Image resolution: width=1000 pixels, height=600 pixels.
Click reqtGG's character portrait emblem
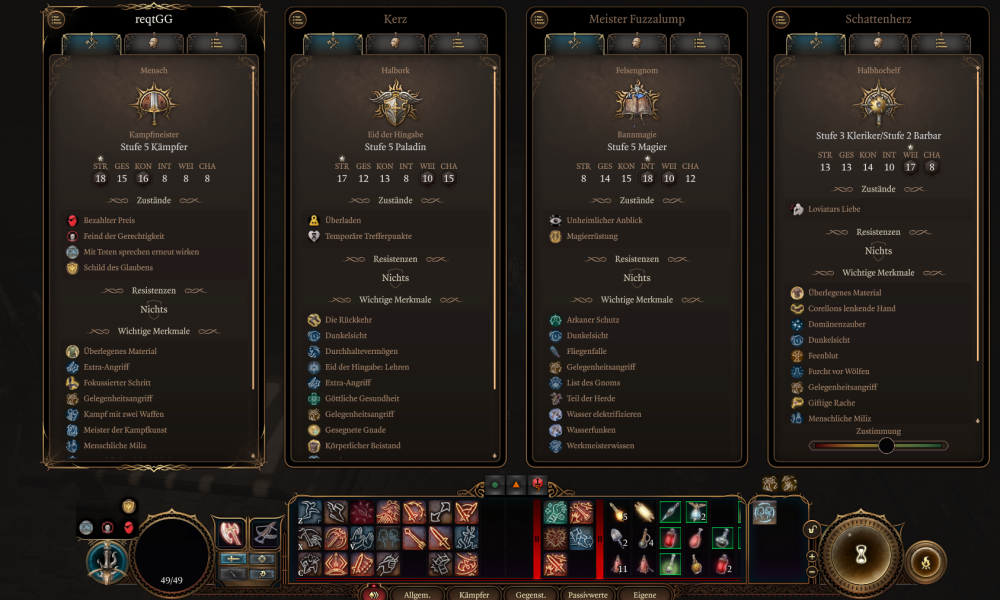[153, 103]
